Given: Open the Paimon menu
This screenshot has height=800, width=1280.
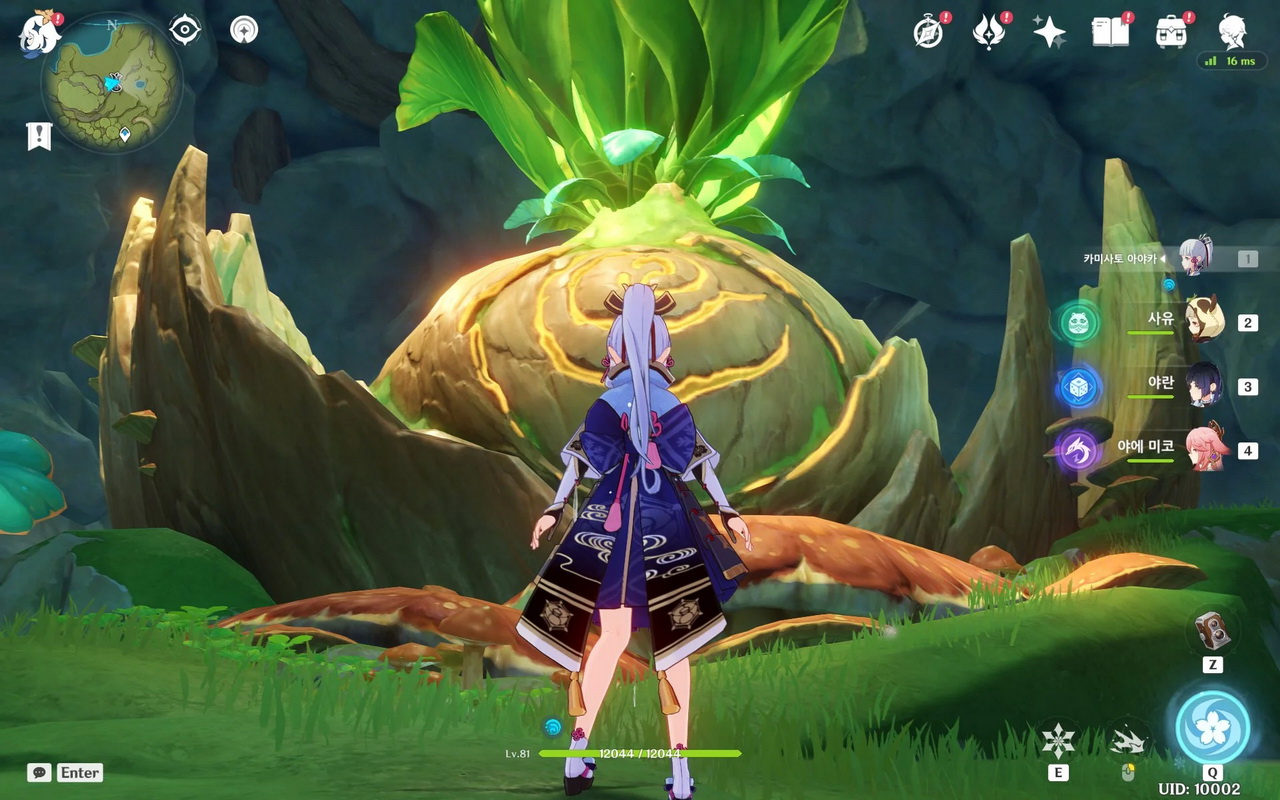Looking at the screenshot, I should (39, 32).
